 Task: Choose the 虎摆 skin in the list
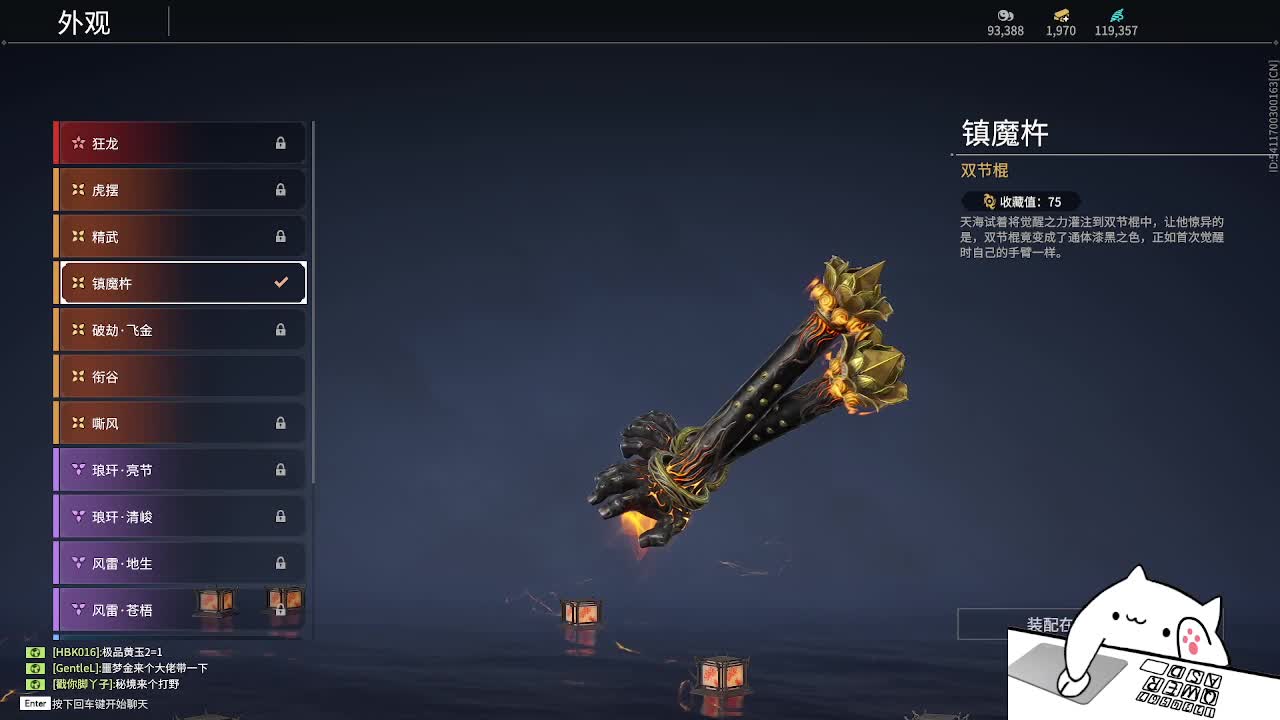point(182,190)
